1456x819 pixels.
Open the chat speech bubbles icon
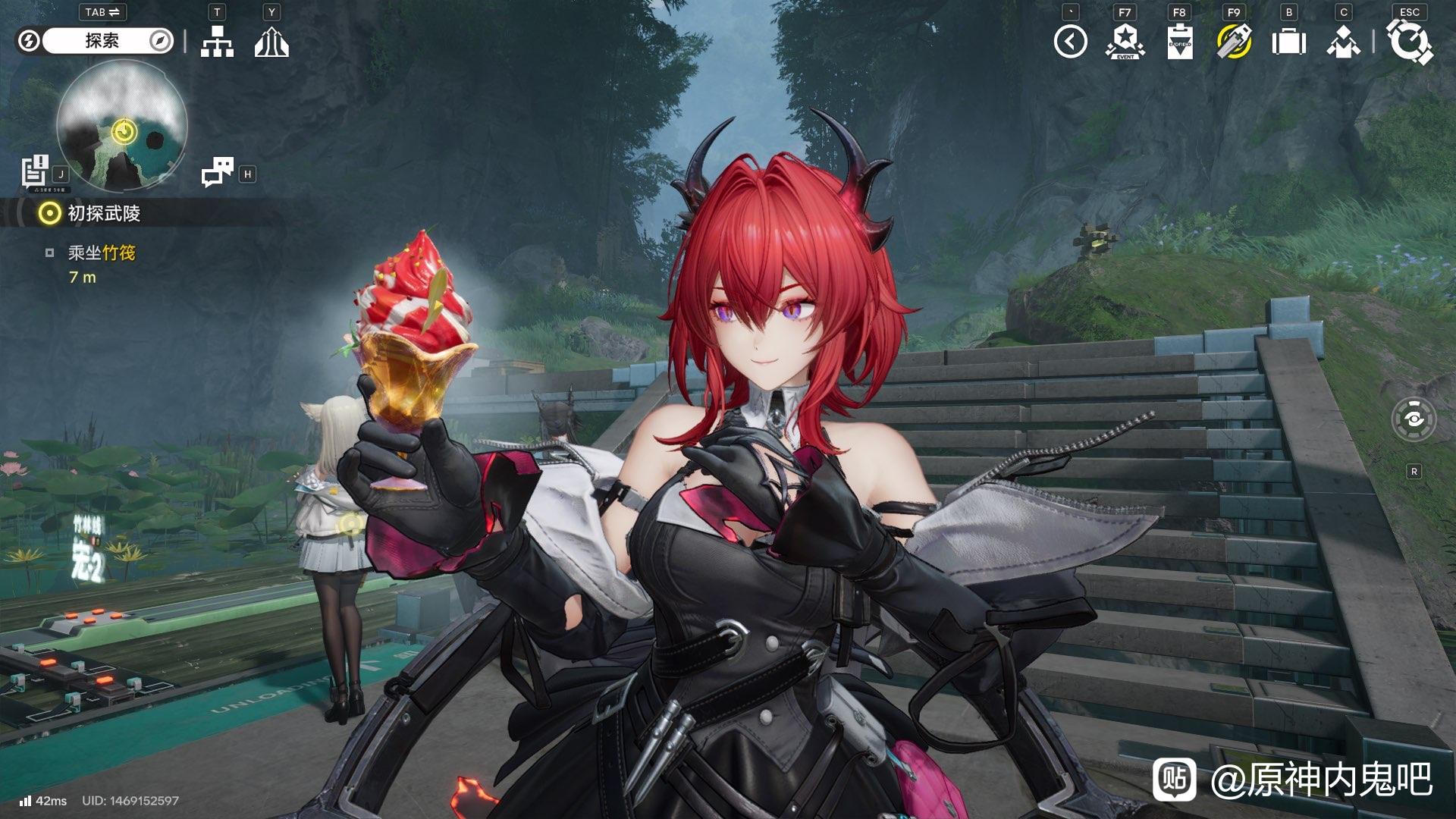pyautogui.click(x=218, y=172)
